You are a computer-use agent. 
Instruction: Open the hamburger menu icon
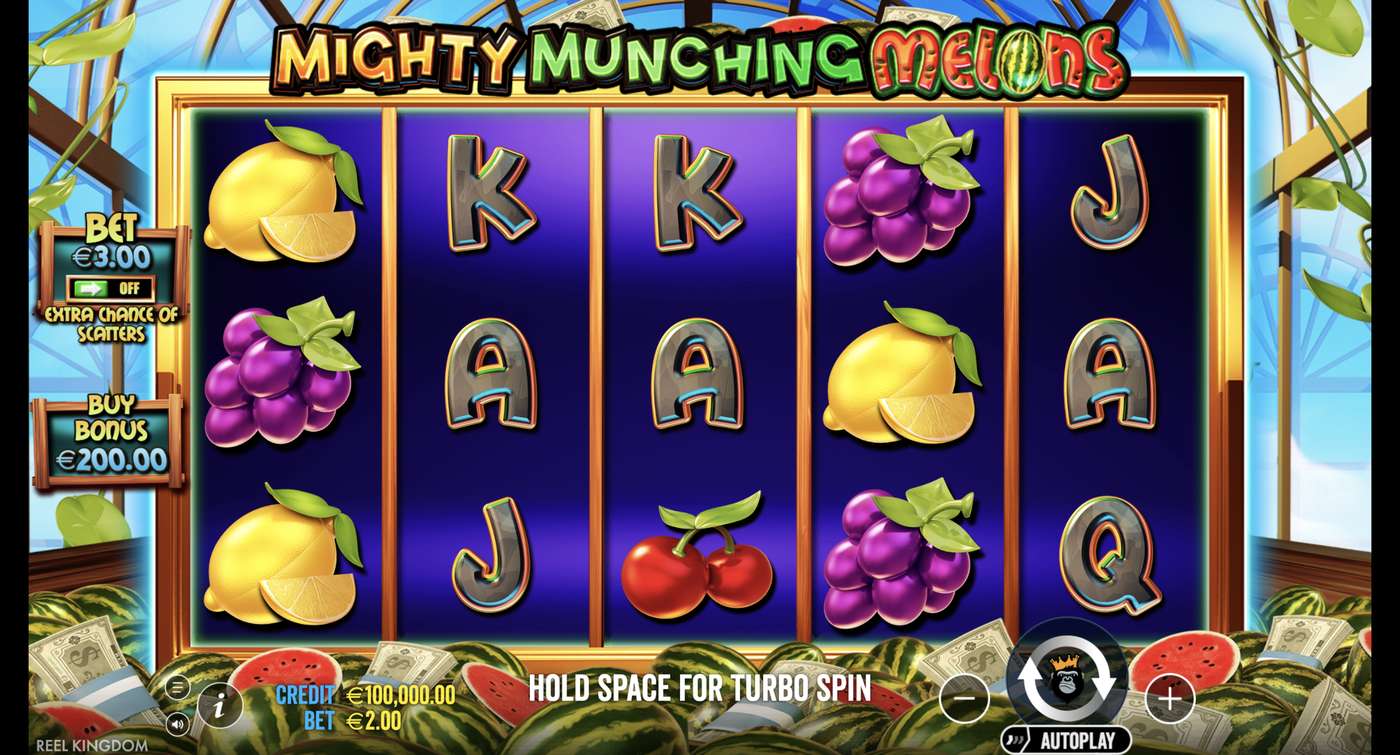(x=179, y=688)
